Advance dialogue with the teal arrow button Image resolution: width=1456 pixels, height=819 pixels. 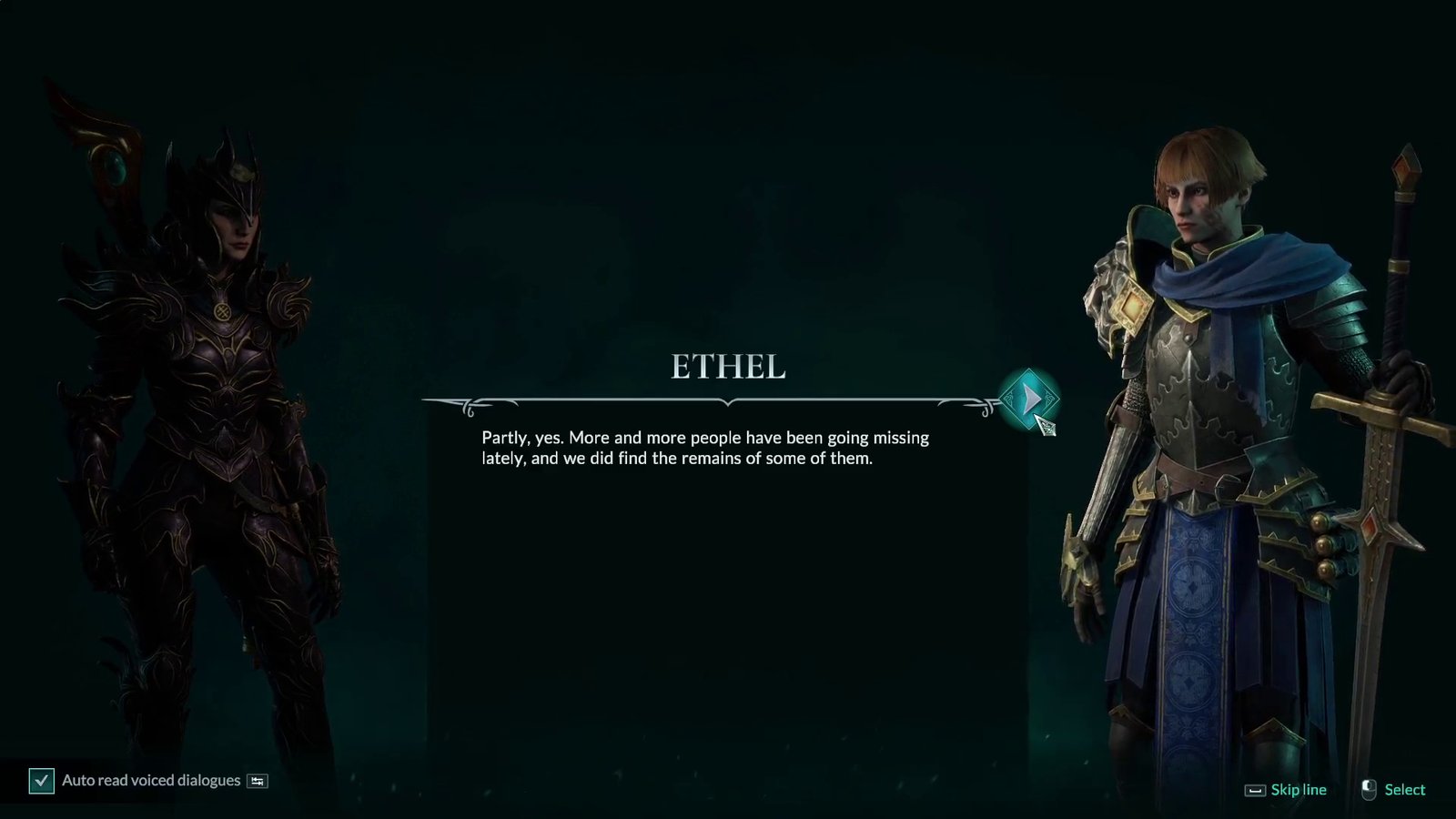[1029, 399]
